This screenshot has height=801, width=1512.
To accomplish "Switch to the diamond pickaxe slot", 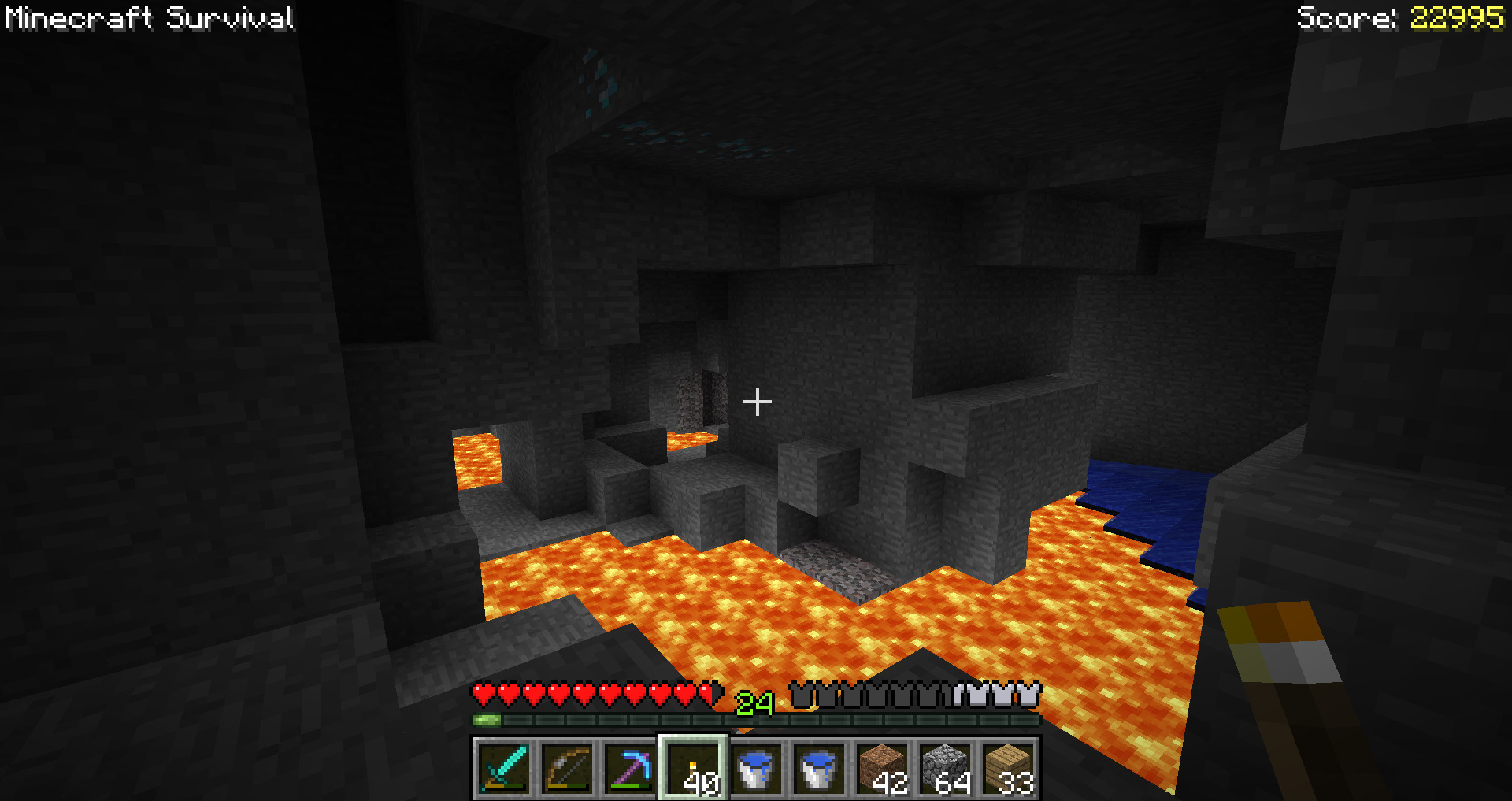I will (630, 767).
